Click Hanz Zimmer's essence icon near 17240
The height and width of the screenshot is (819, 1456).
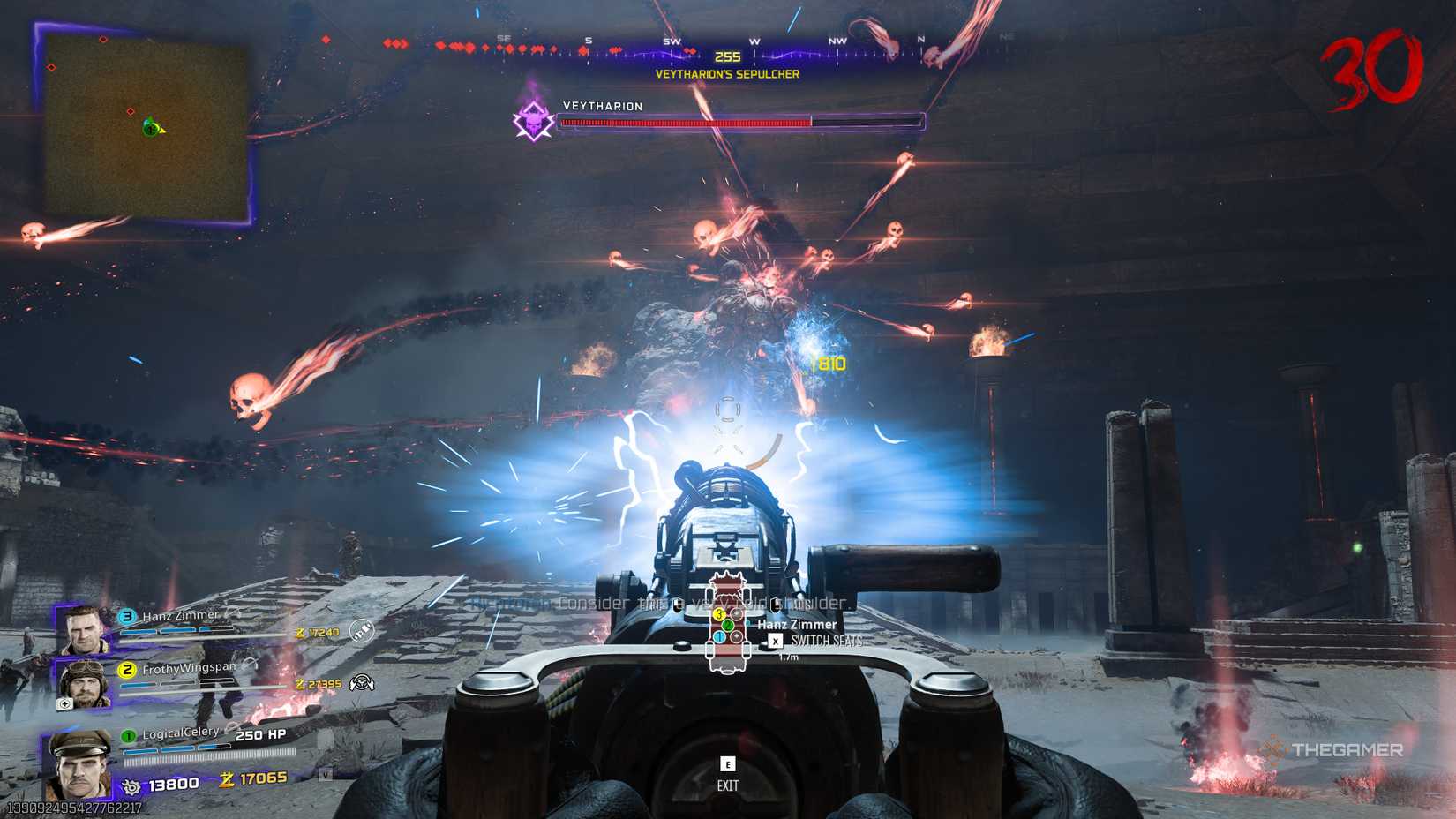(x=300, y=632)
